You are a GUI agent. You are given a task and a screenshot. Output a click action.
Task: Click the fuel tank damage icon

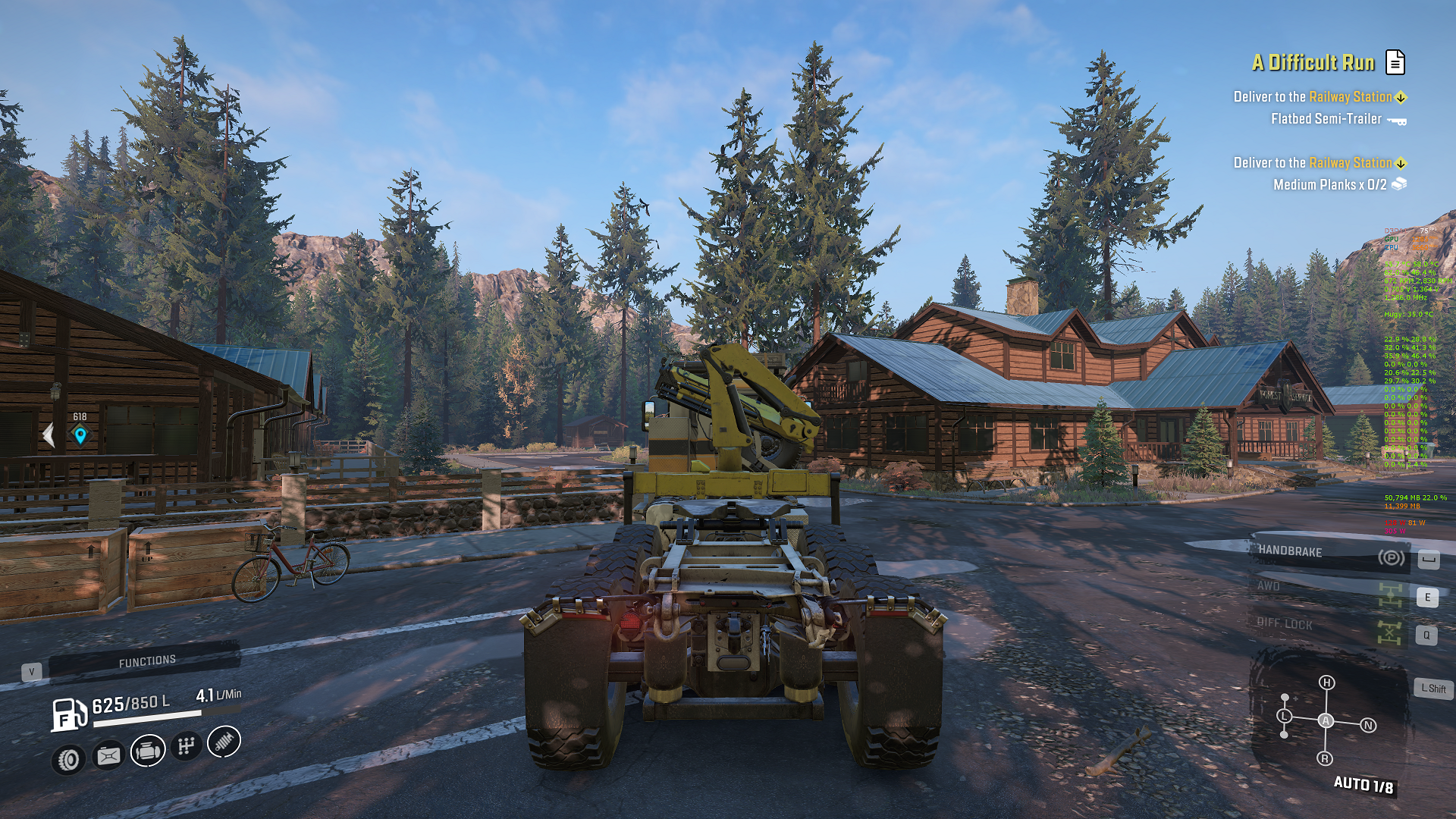coord(108,755)
